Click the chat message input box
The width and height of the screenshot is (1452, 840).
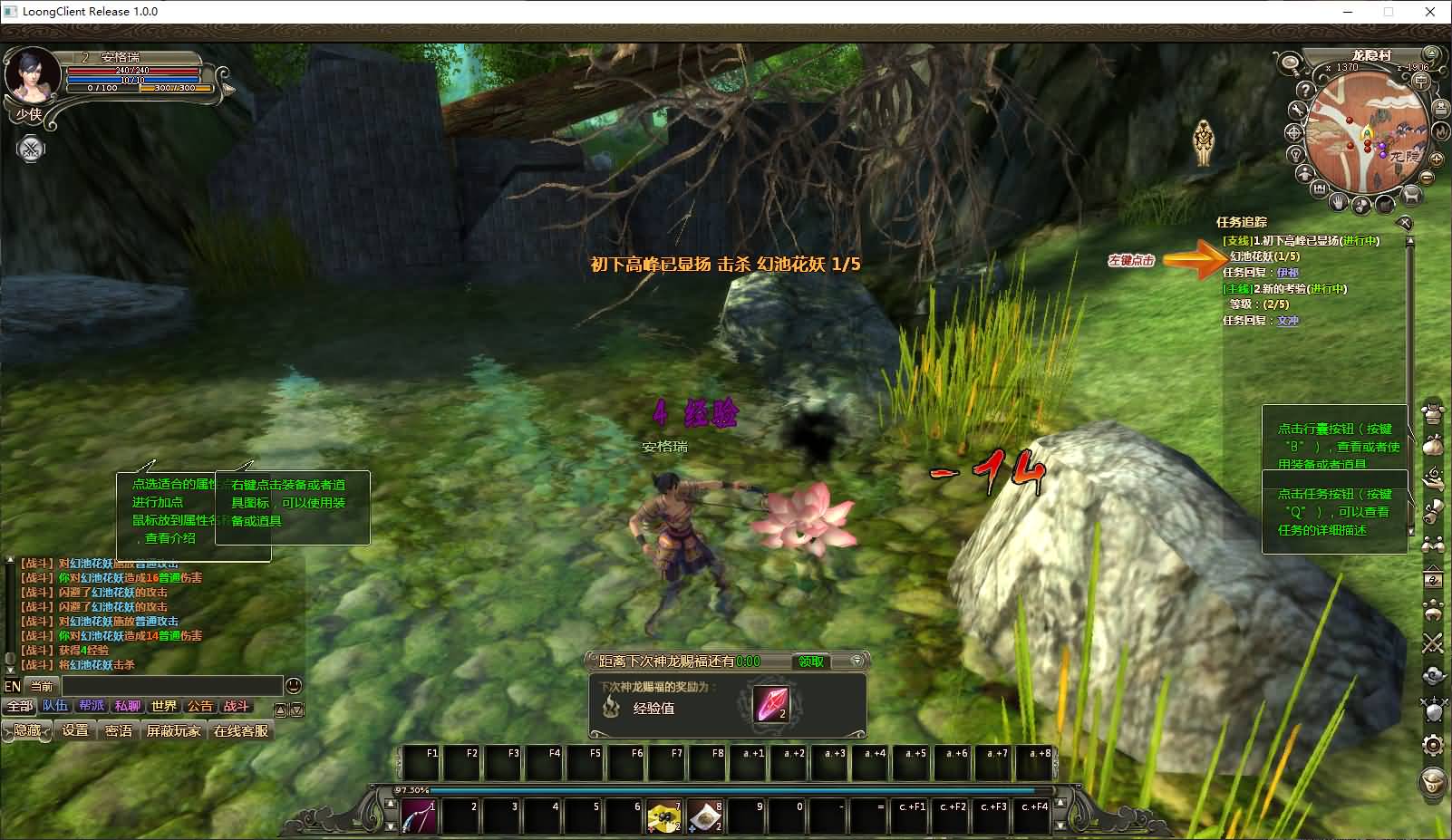[172, 686]
